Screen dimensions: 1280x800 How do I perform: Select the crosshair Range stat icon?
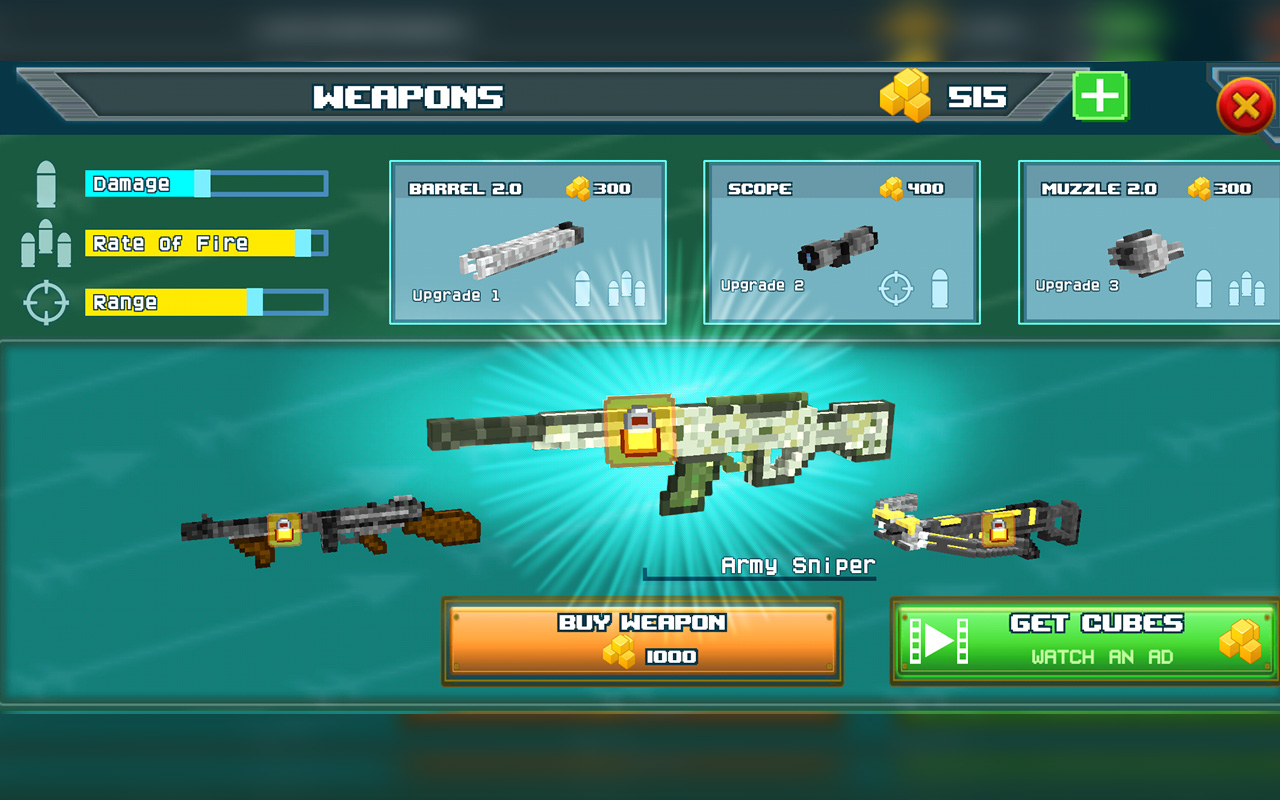[x=44, y=301]
